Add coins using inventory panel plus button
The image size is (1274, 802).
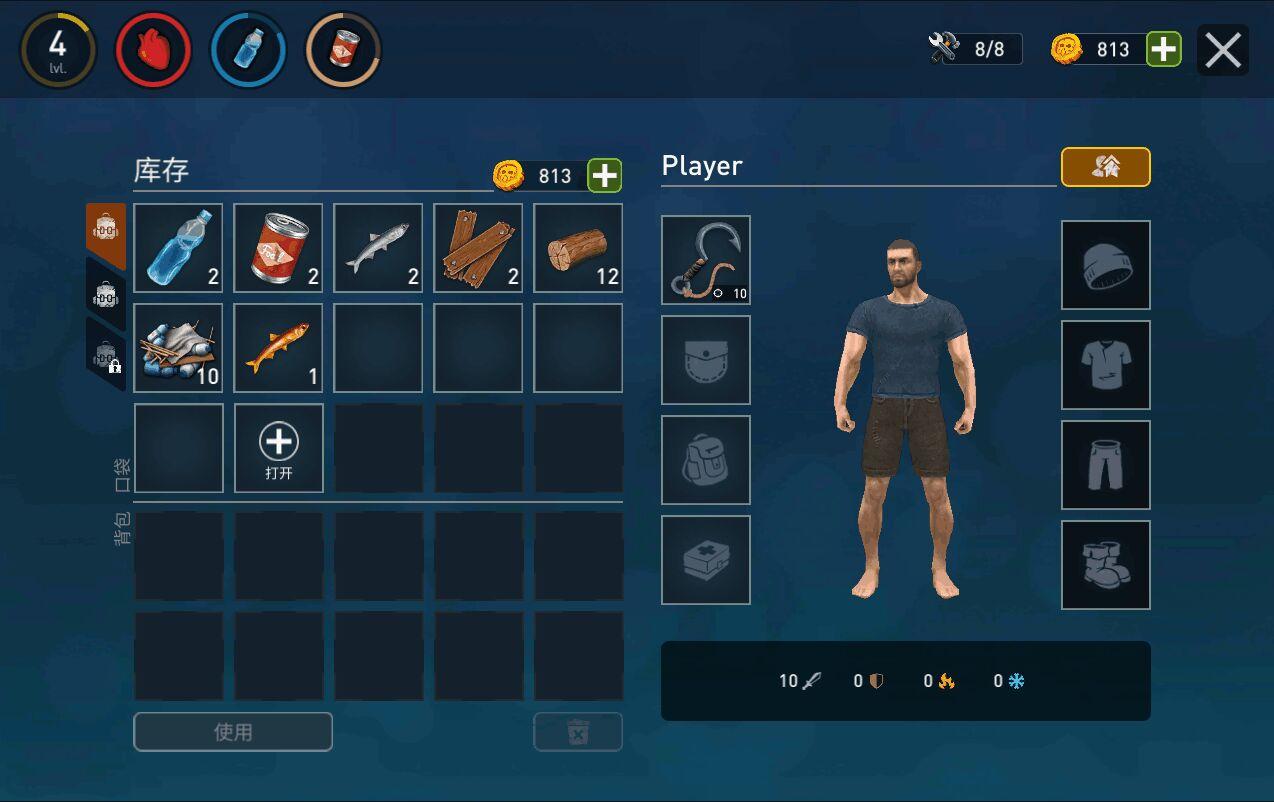click(x=604, y=175)
